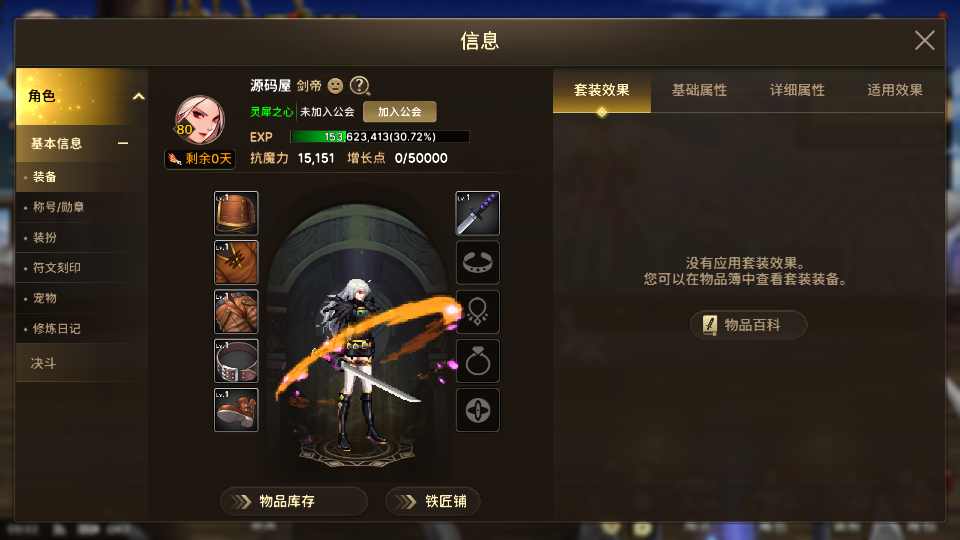This screenshot has width=960, height=540.
Task: Collapse the 基本信息 submenu
Action: [x=123, y=143]
